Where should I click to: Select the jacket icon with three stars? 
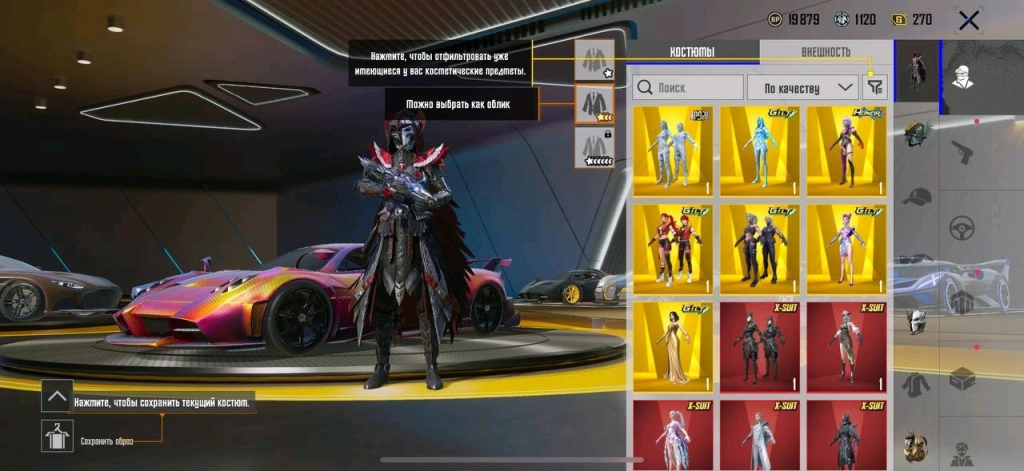click(594, 103)
